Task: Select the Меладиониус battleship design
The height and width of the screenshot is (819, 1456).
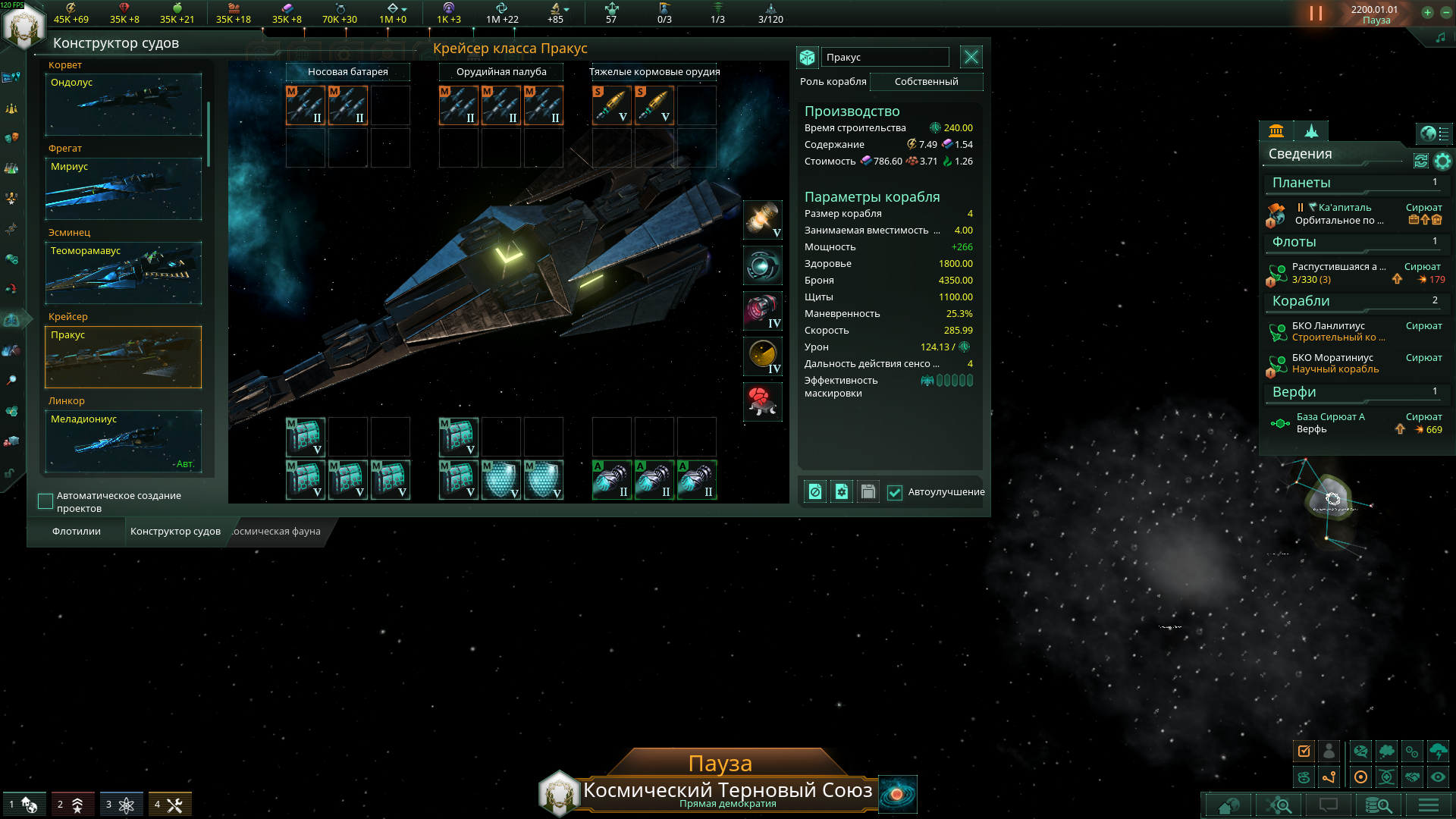Action: [124, 441]
